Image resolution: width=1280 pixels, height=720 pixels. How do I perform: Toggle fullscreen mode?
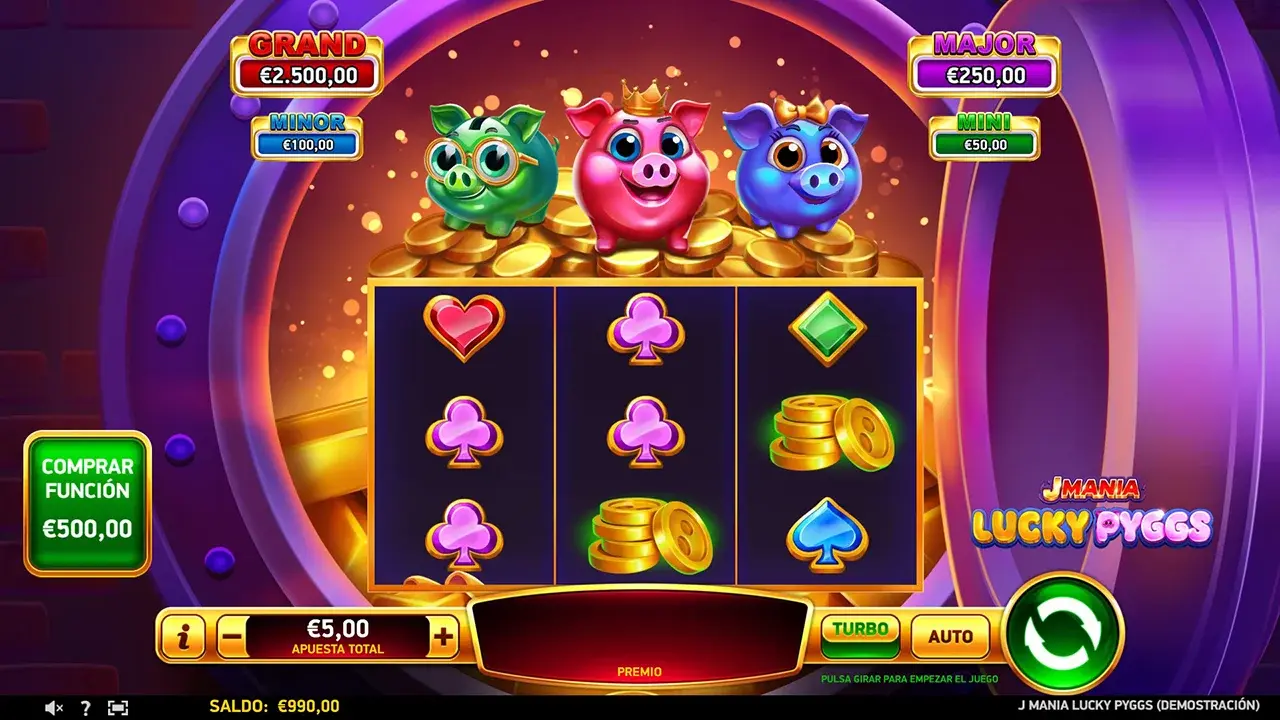[118, 707]
